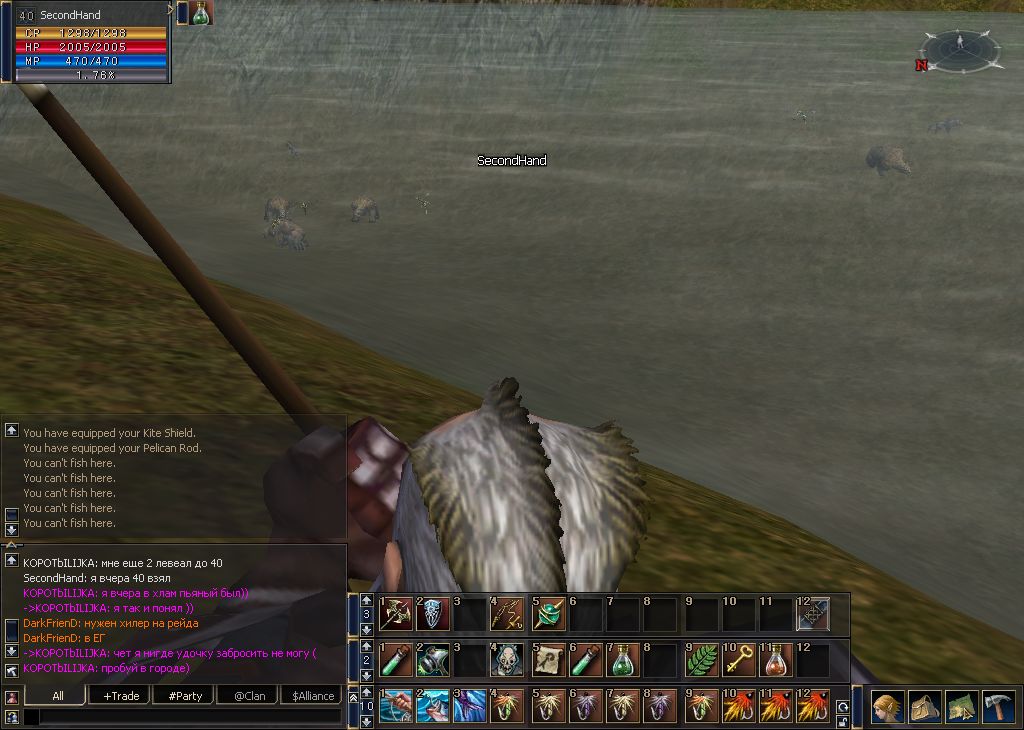Viewport: 1024px width, 730px height.
Task: Switch to the All chat tab
Action: click(x=57, y=695)
